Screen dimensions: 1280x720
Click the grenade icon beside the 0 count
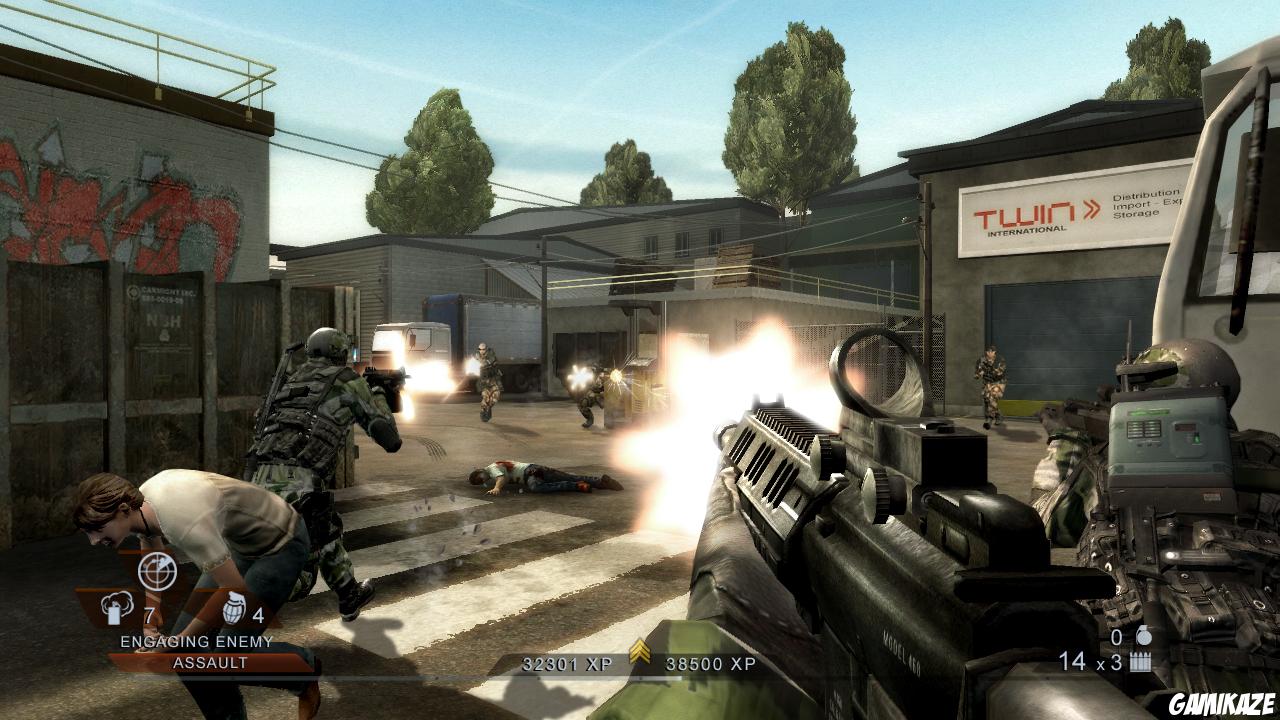pos(1144,636)
